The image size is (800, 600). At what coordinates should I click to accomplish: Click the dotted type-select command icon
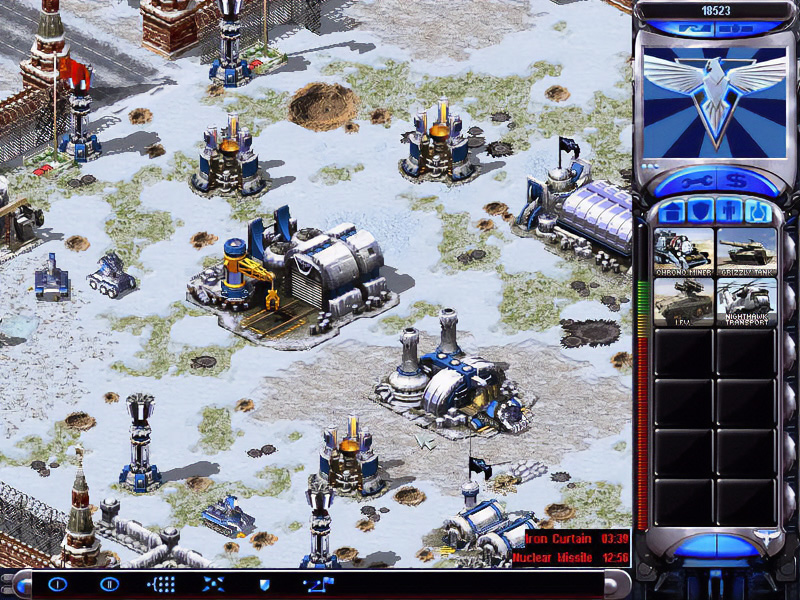pos(162,584)
